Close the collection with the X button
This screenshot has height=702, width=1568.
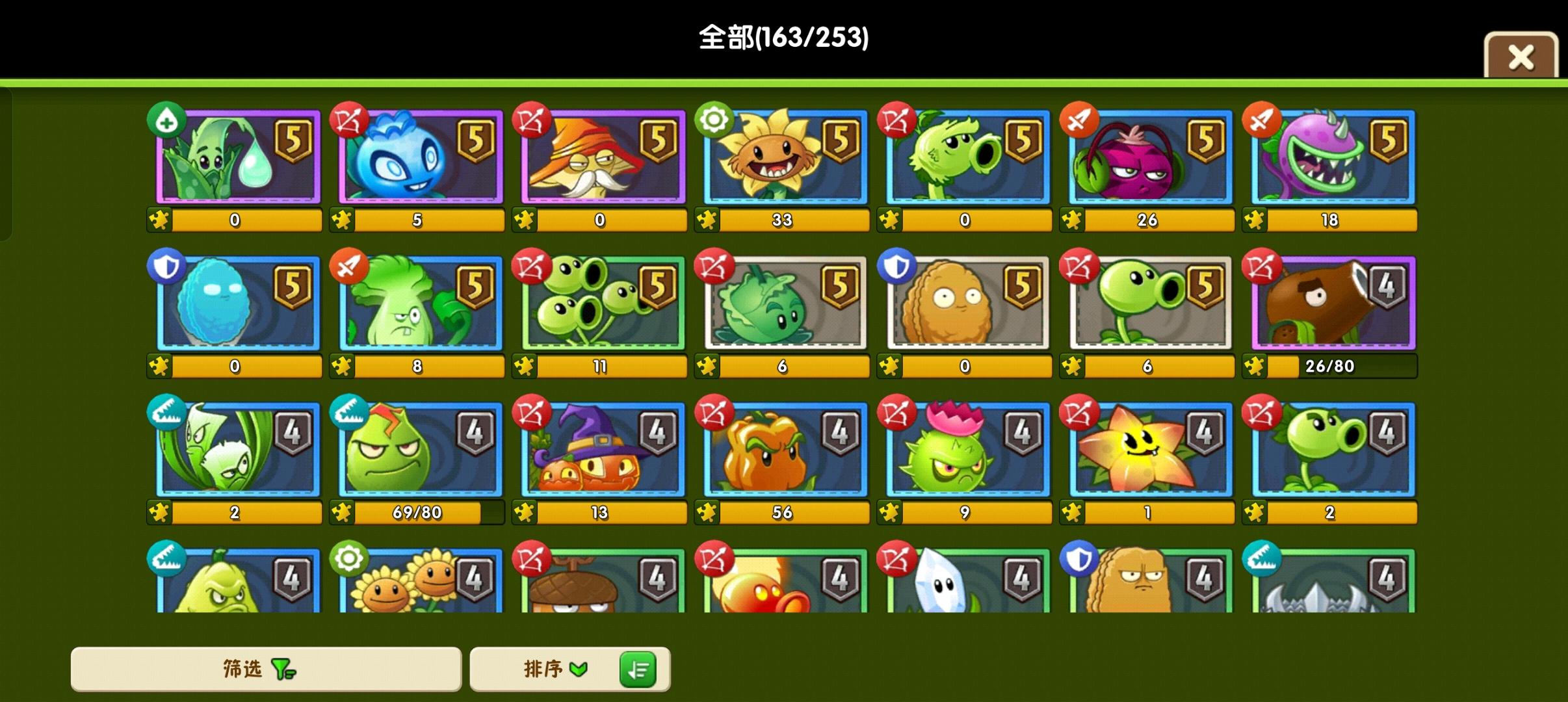[1521, 56]
